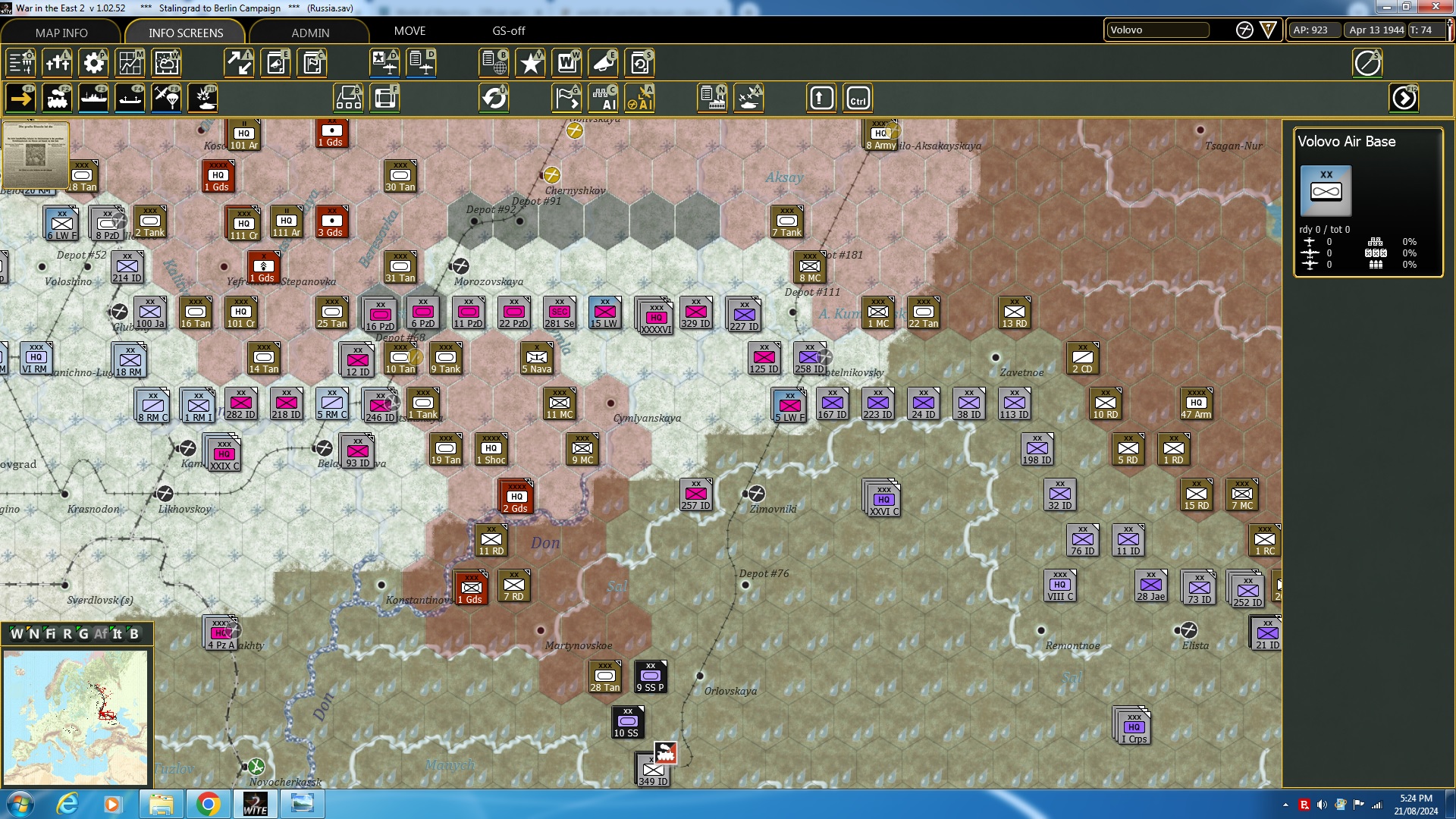Click the Volovo location input field
The width and height of the screenshot is (1456, 819).
click(x=1158, y=30)
